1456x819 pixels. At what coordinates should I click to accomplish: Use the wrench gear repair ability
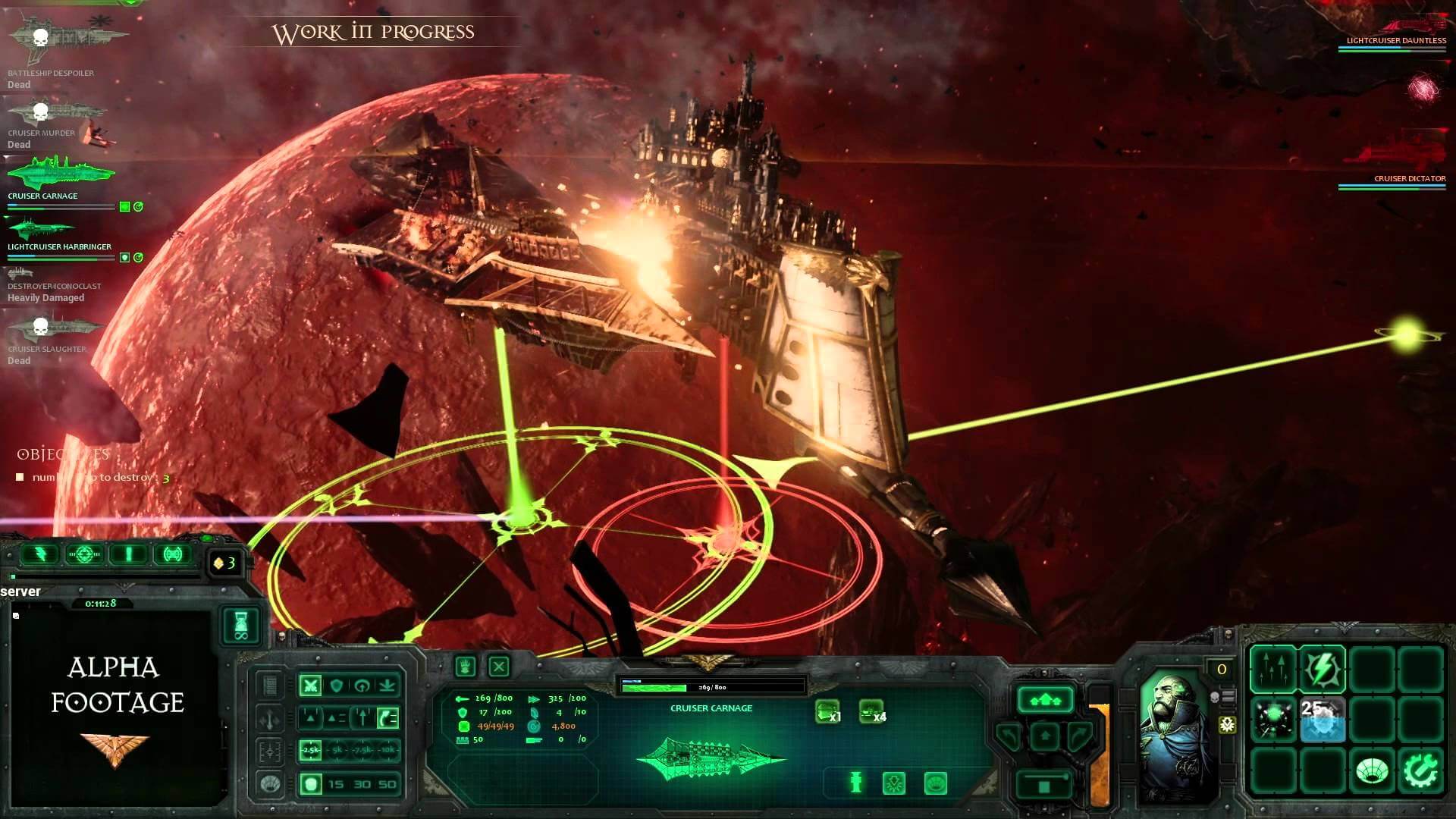tap(1420, 770)
